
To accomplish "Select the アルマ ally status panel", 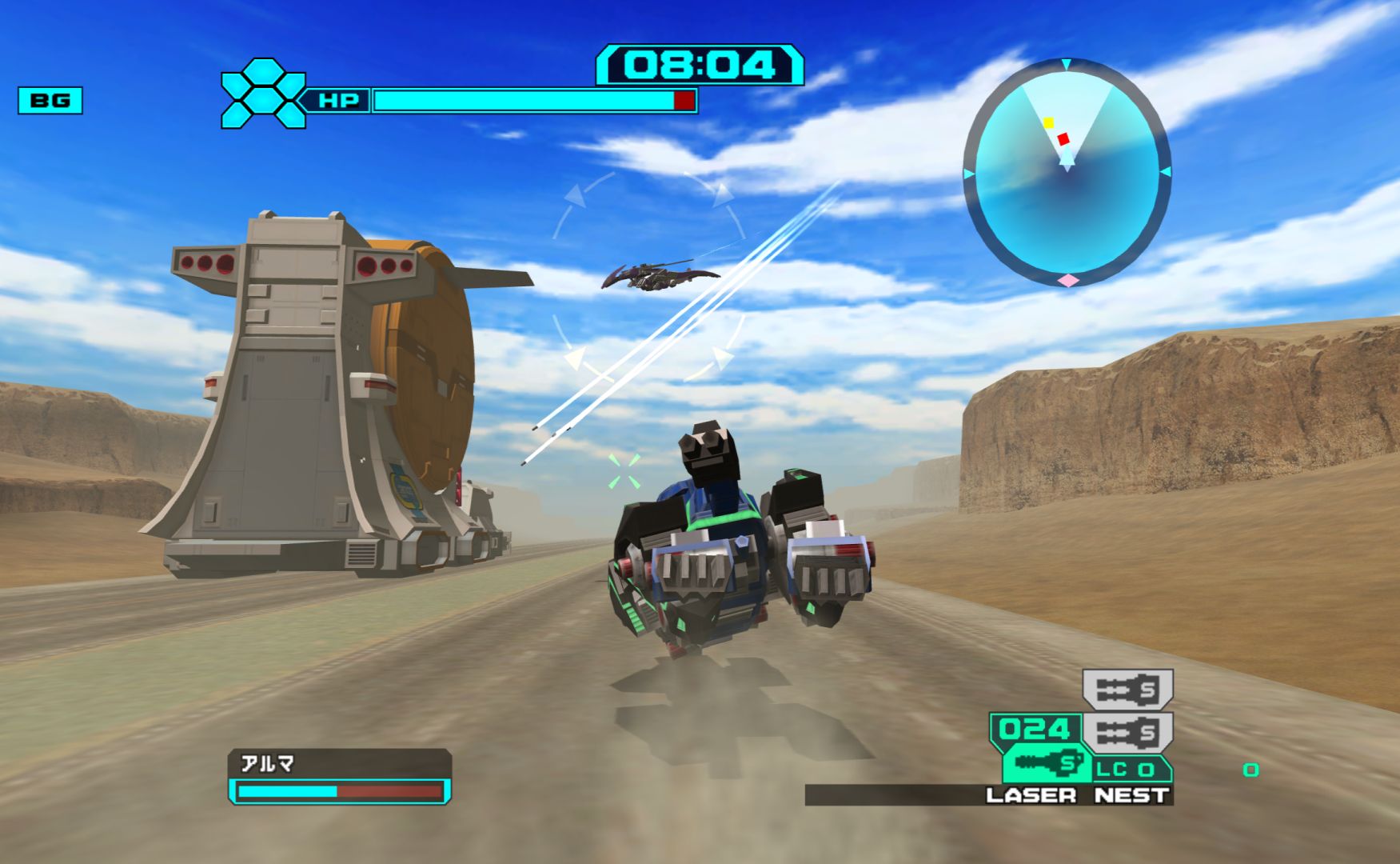I will coord(340,776).
